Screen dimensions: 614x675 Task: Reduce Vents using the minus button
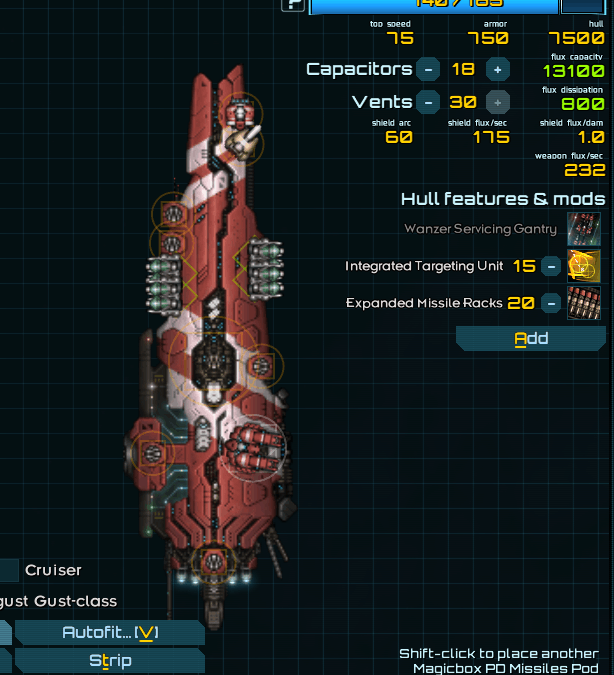[x=428, y=102]
